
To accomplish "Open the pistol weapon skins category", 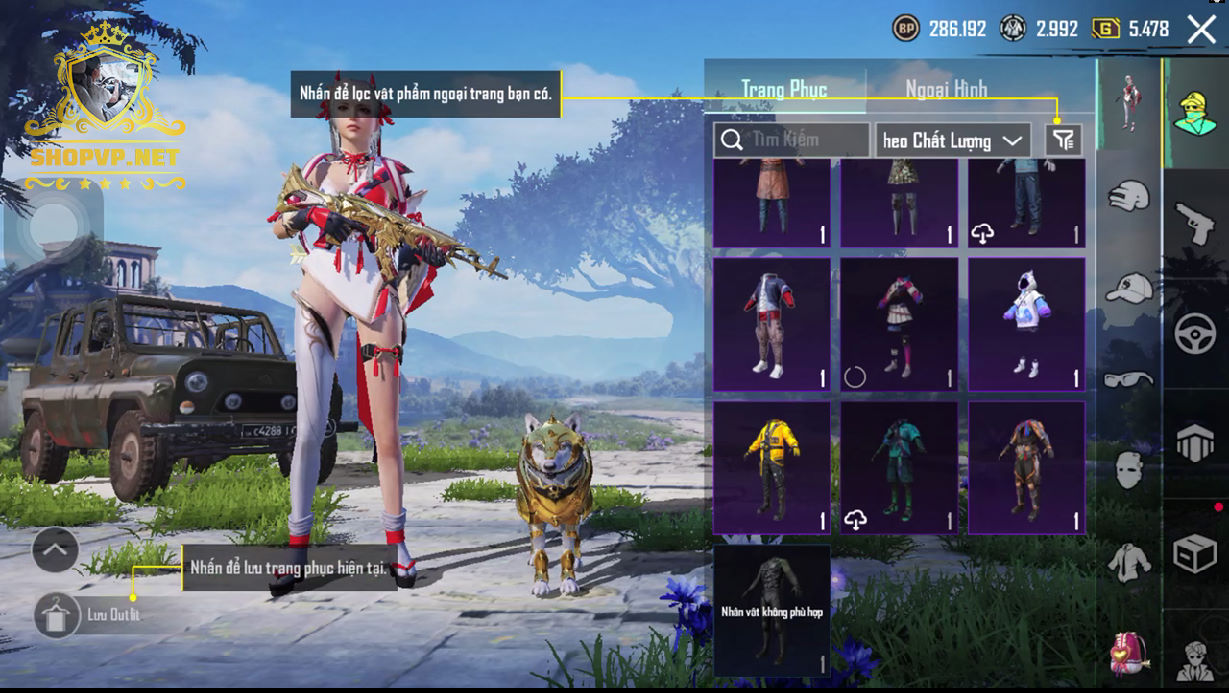I will pyautogui.click(x=1194, y=225).
